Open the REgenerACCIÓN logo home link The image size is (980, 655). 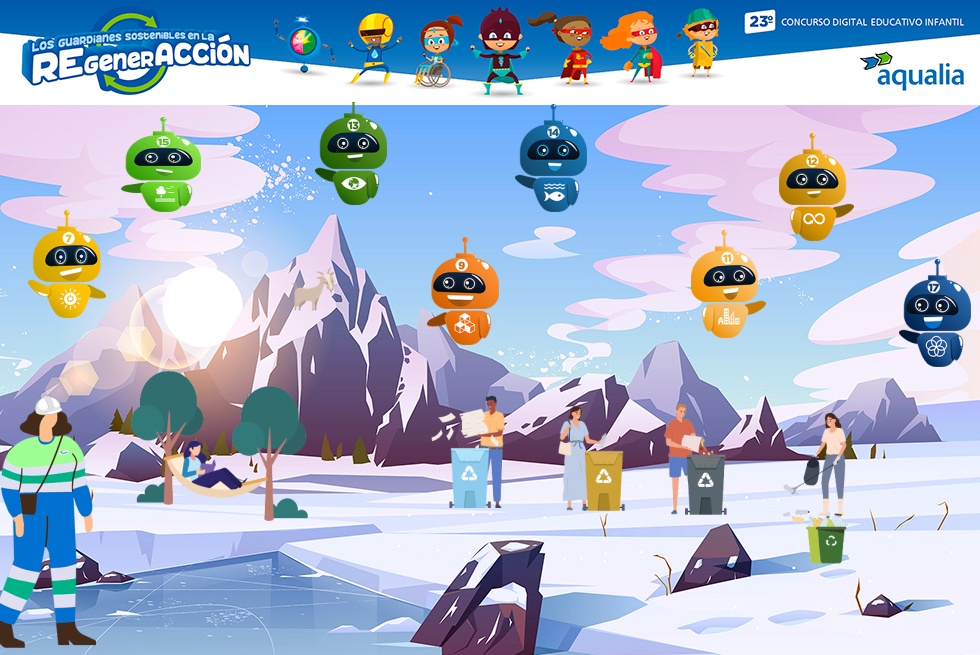[137, 55]
